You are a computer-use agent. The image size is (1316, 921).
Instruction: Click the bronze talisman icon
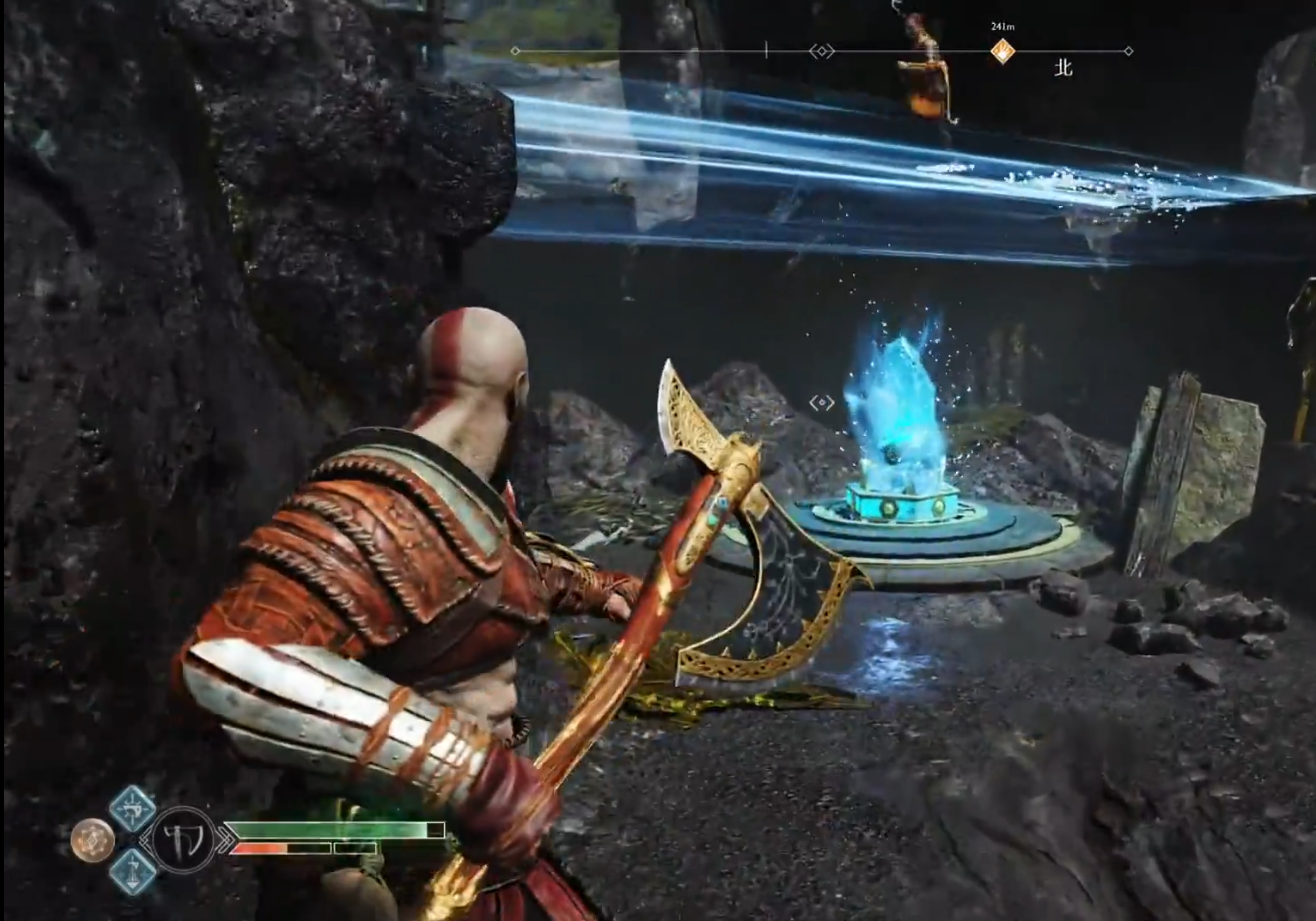[x=92, y=840]
